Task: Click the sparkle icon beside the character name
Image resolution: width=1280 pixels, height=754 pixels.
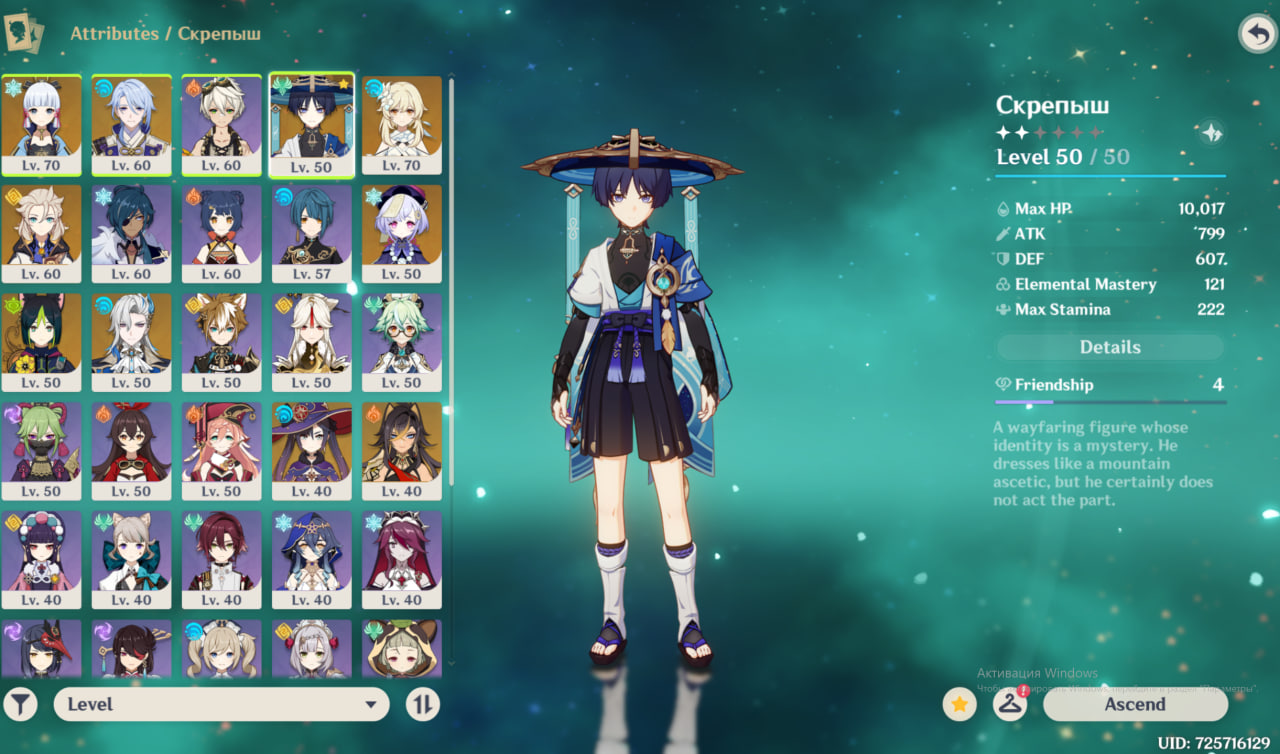Action: click(x=1211, y=132)
